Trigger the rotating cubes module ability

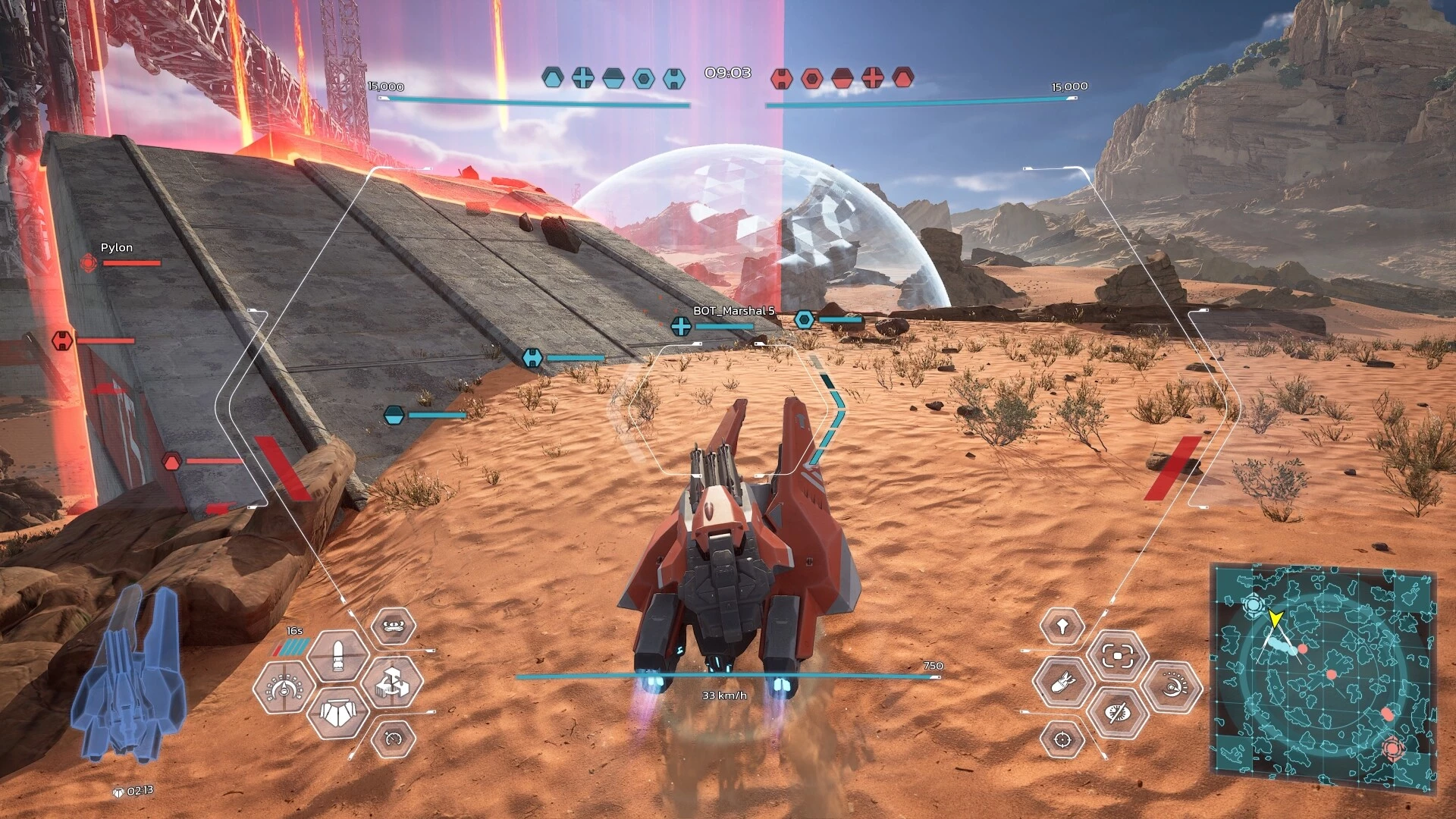tap(393, 682)
